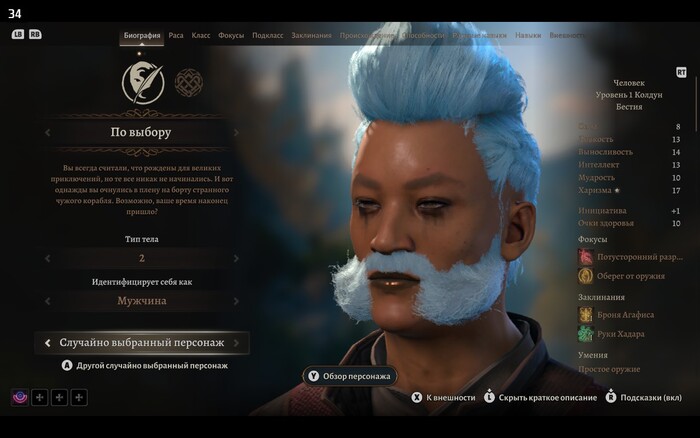Image resolution: width=700 pixels, height=438 pixels.
Task: Open the Навыки tab
Action: [x=528, y=35]
